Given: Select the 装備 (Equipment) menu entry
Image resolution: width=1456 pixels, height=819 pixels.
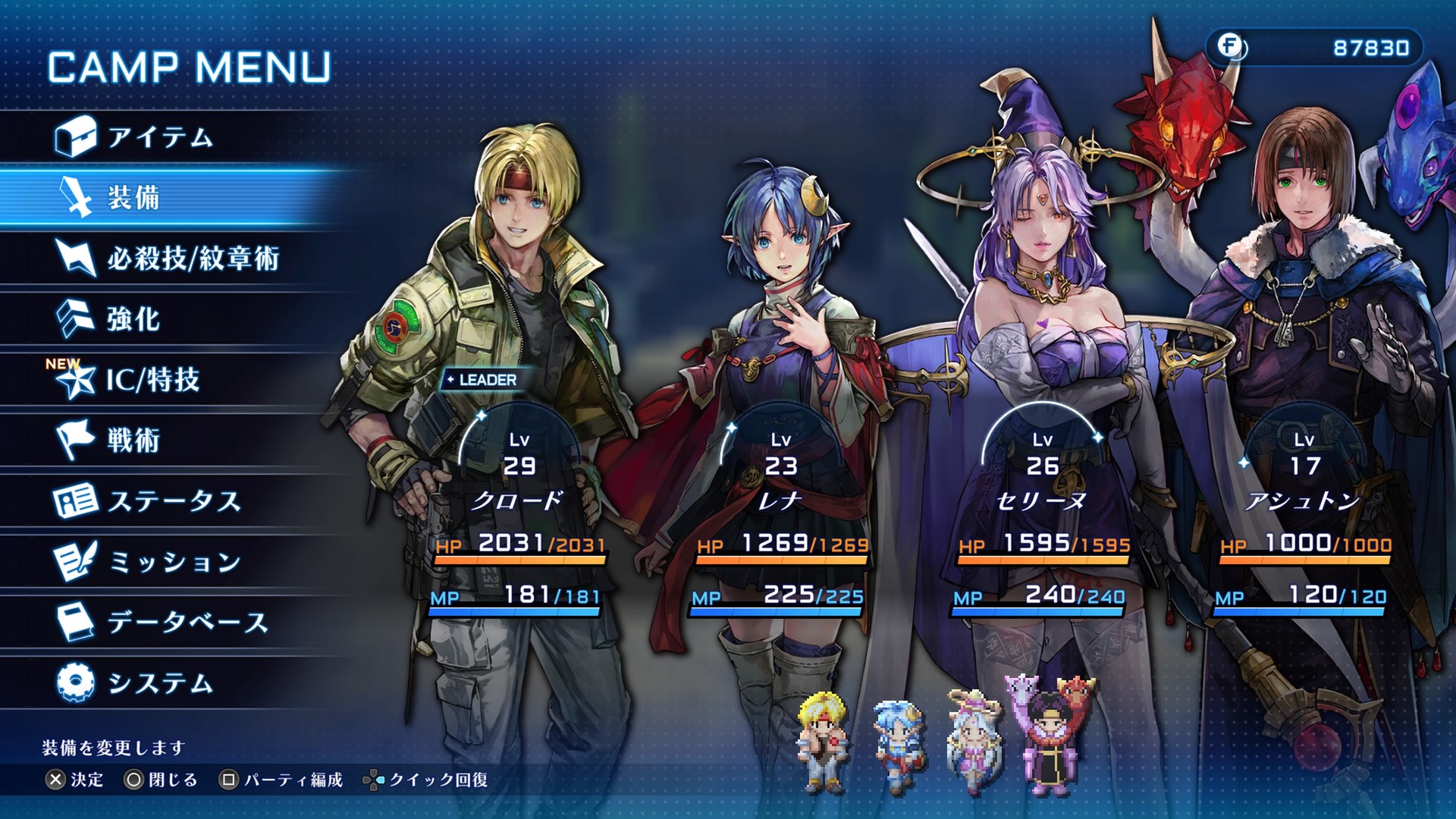Looking at the screenshot, I should point(133,198).
